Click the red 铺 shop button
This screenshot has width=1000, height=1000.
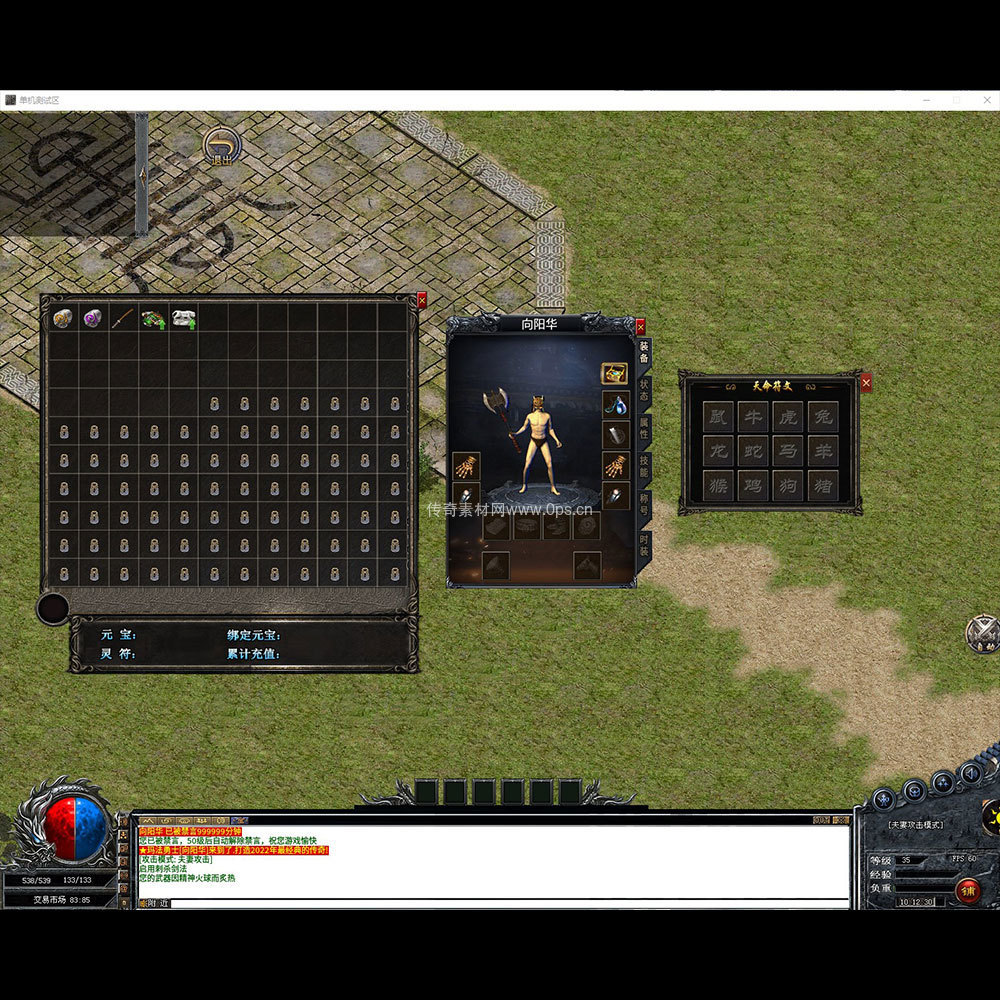[x=967, y=890]
